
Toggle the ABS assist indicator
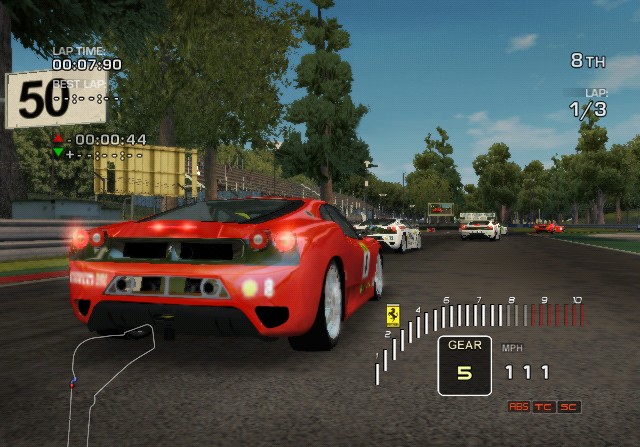pyautogui.click(x=519, y=407)
